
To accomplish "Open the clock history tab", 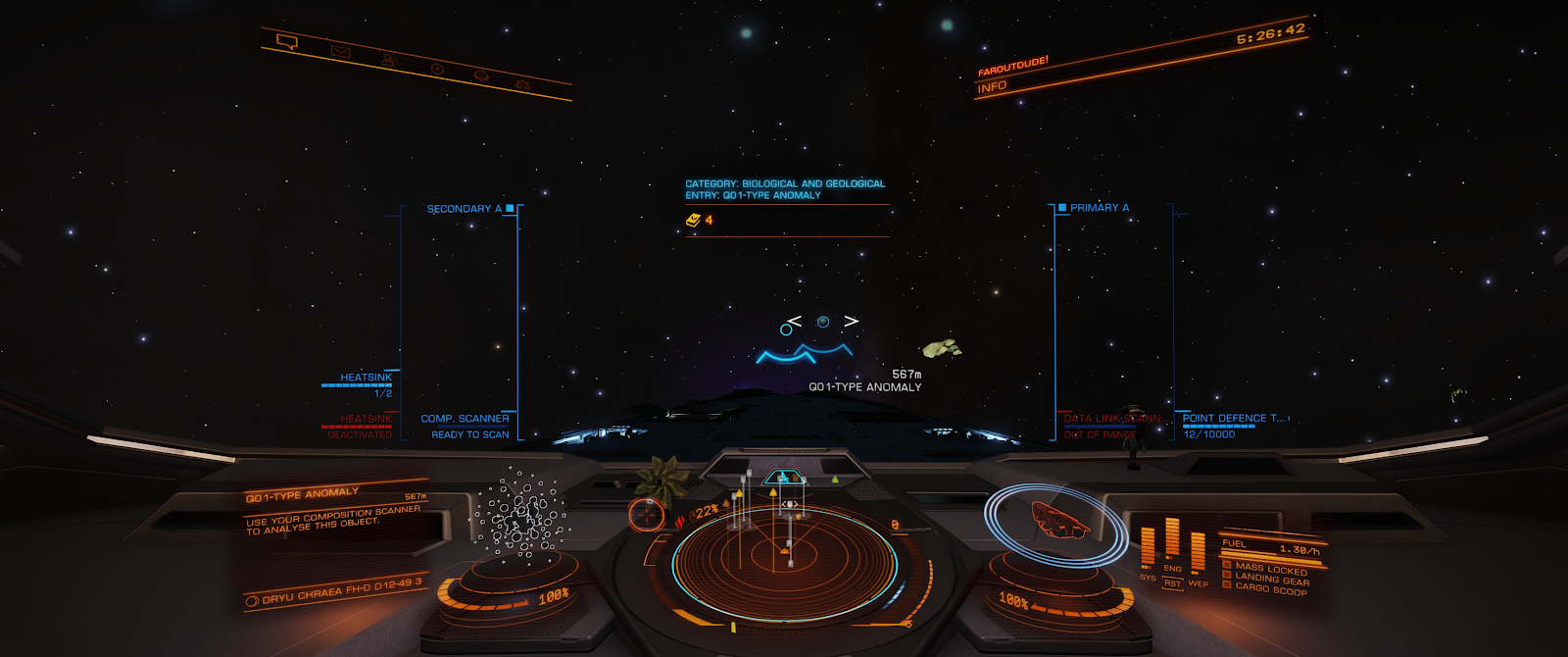I will pos(437,69).
